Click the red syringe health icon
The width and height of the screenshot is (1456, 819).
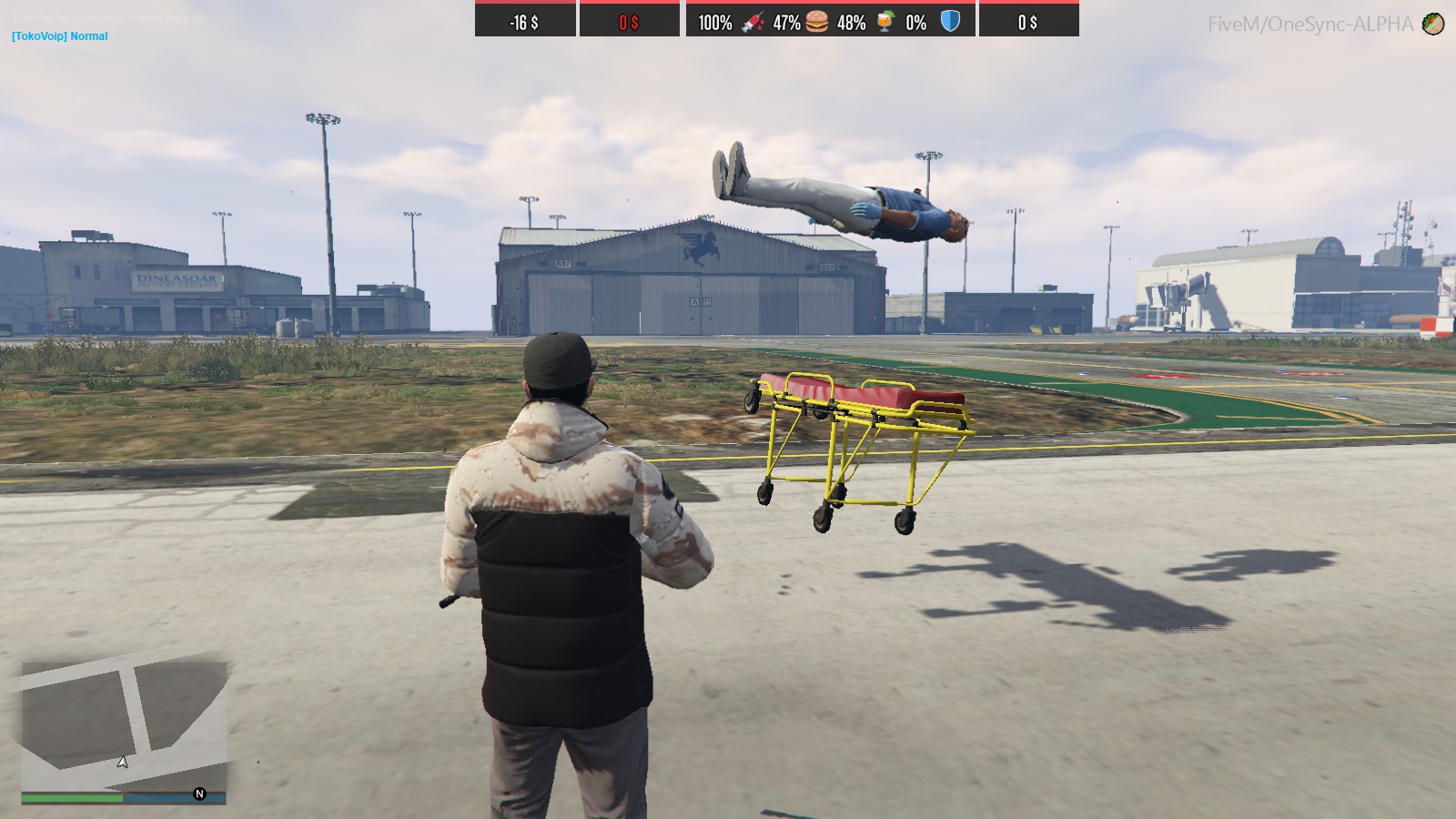(x=751, y=21)
